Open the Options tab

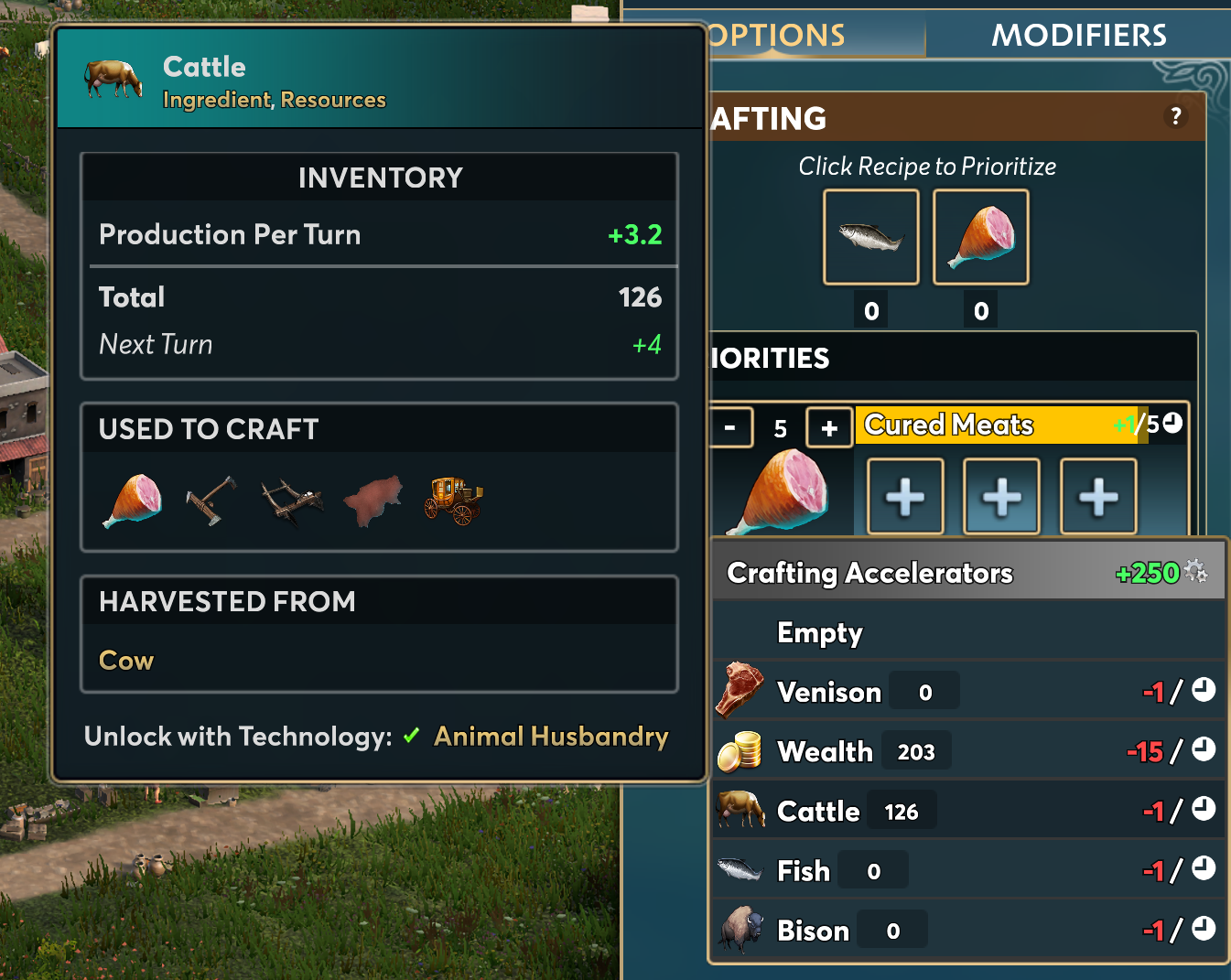click(778, 36)
